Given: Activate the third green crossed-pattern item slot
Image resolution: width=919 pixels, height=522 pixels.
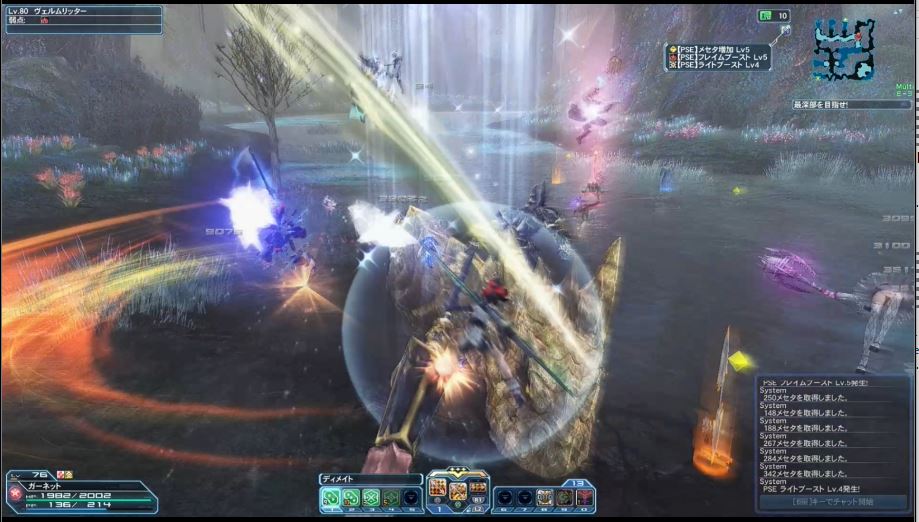Looking at the screenshot, I should pos(371,496).
